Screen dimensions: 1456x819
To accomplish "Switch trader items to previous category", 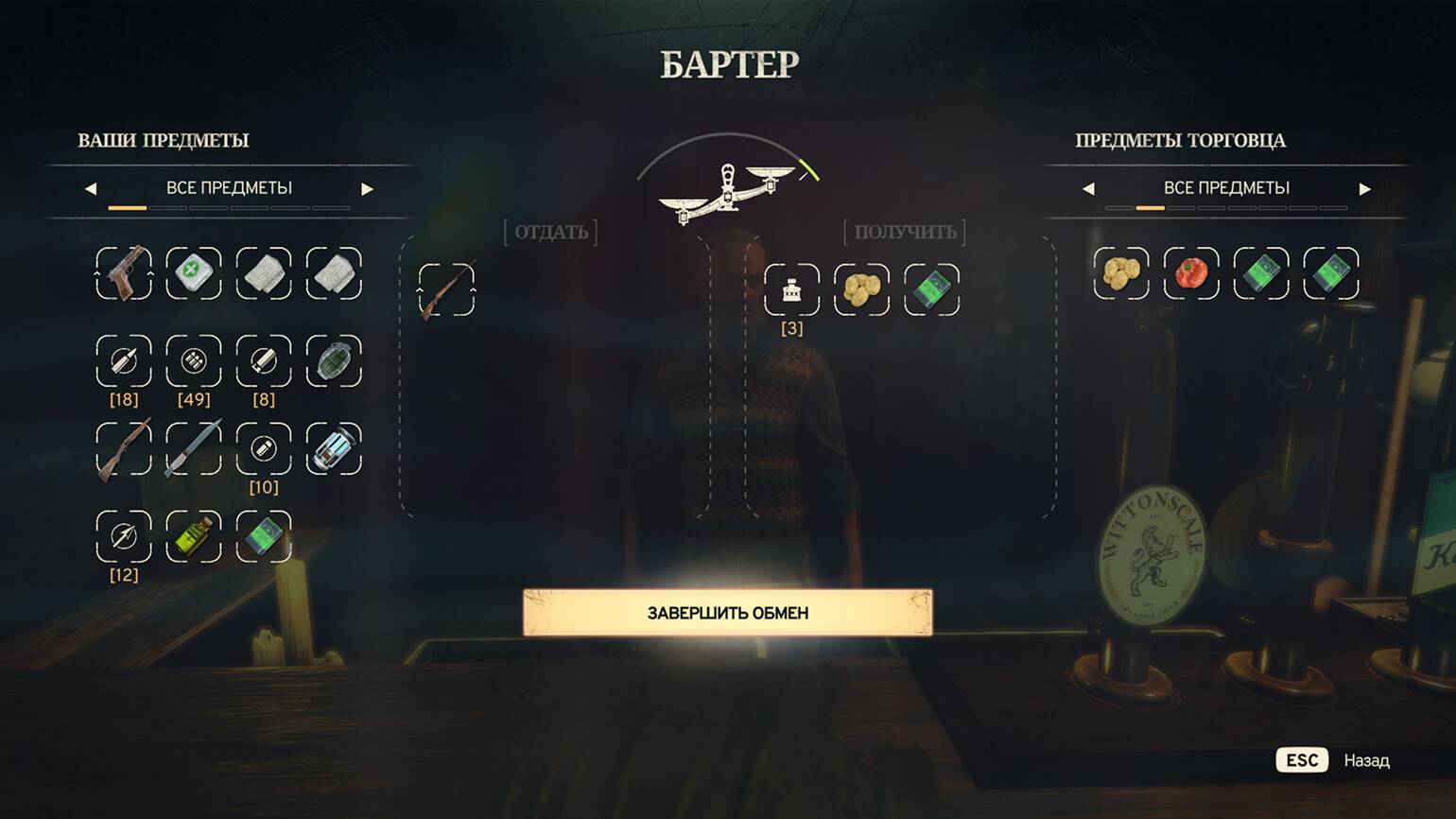I will (x=1088, y=189).
